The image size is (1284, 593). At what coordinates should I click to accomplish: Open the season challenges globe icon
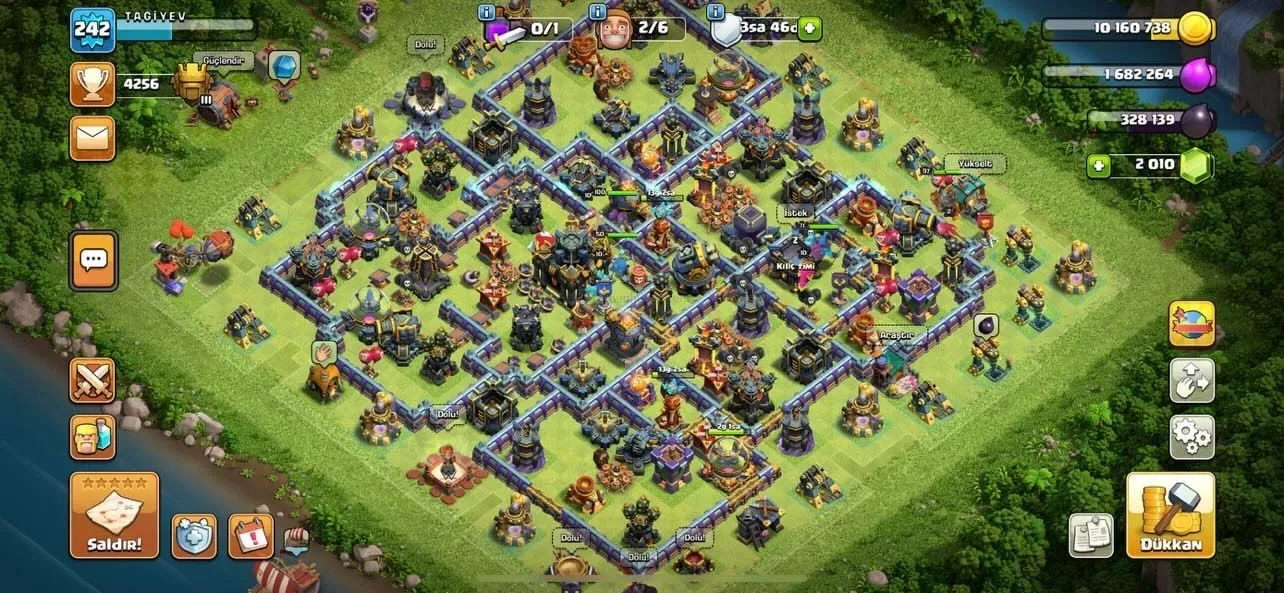click(x=1192, y=323)
